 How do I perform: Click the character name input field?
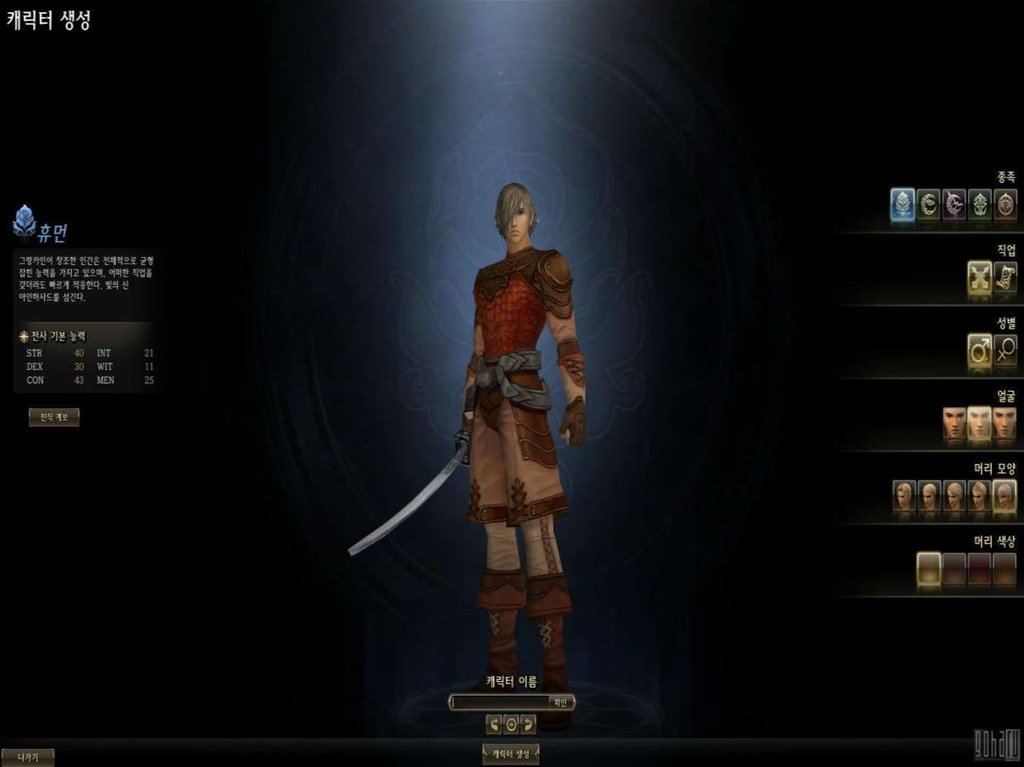point(499,702)
